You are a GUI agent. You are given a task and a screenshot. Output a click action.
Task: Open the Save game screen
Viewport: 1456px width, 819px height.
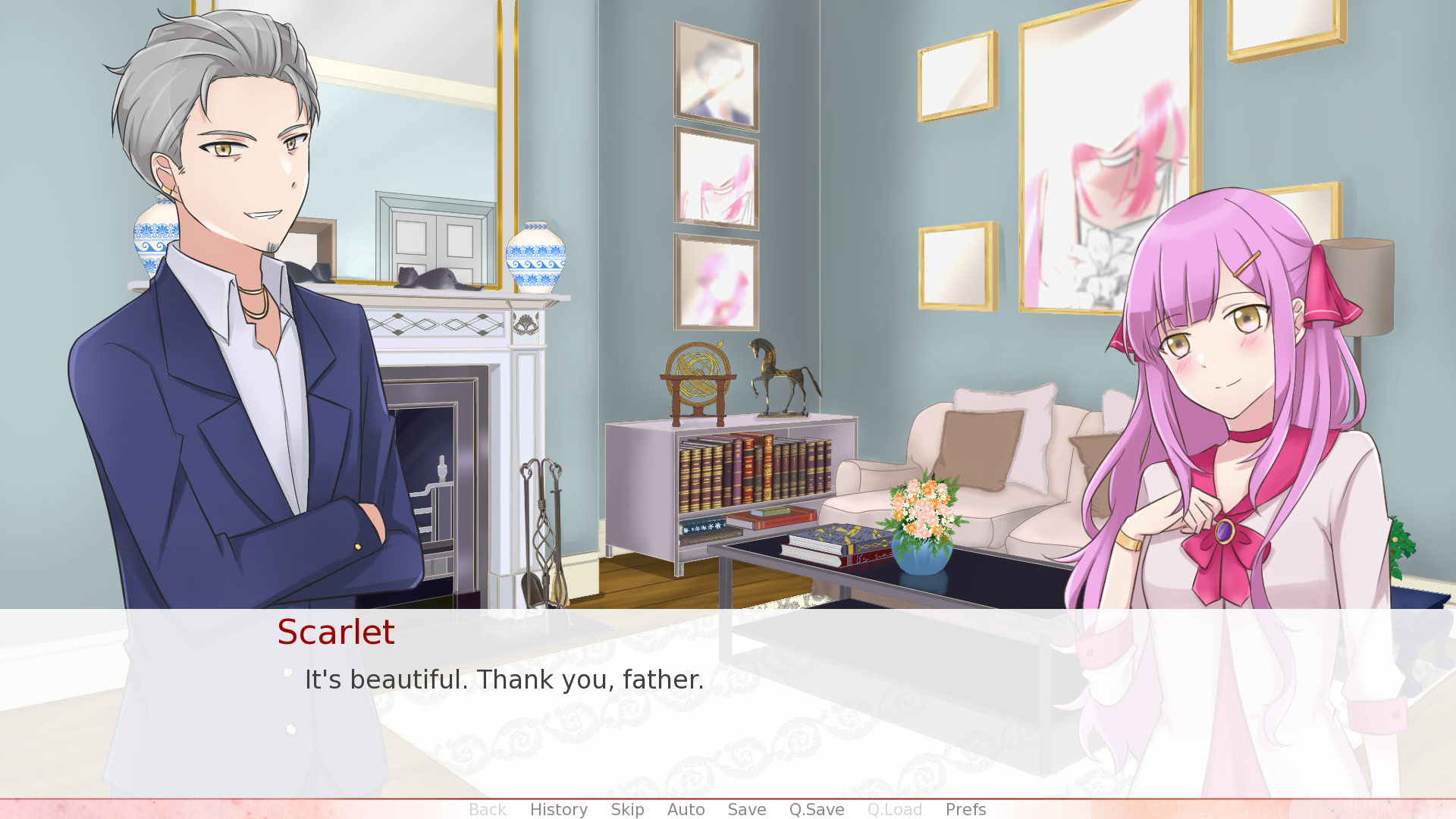tap(746, 809)
